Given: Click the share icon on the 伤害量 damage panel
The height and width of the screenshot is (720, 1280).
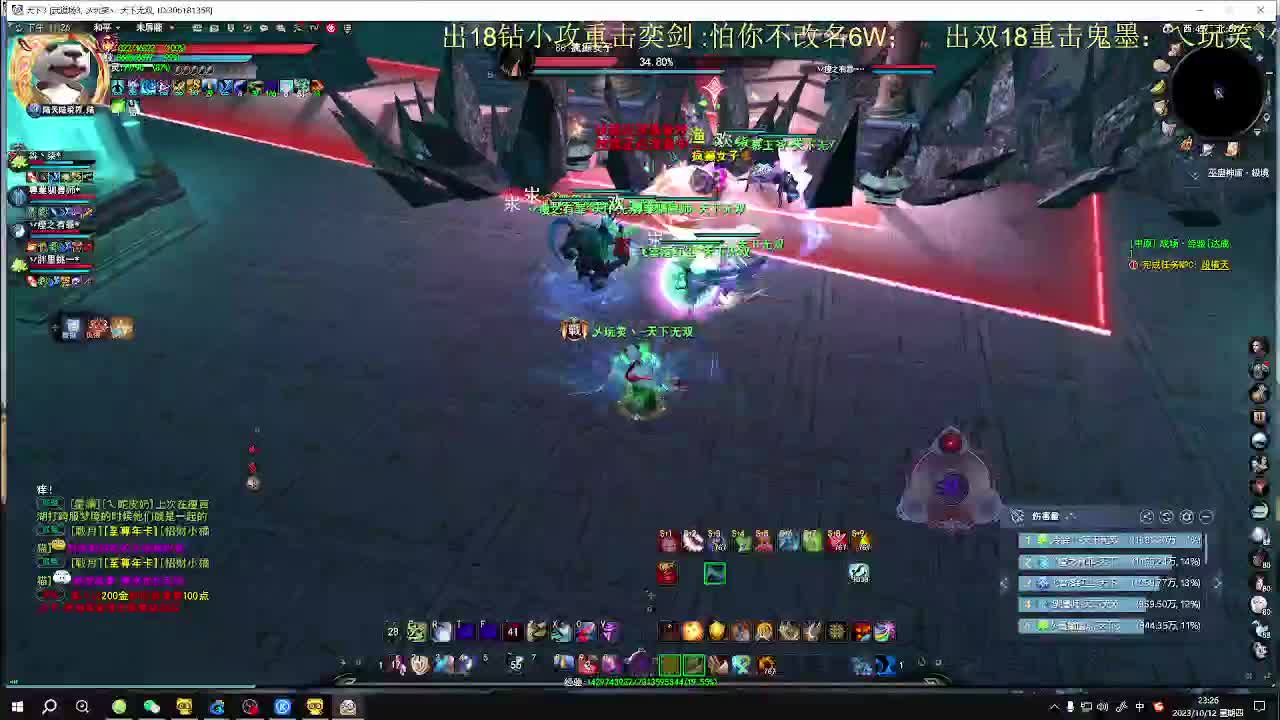Looking at the screenshot, I should [x=1147, y=516].
